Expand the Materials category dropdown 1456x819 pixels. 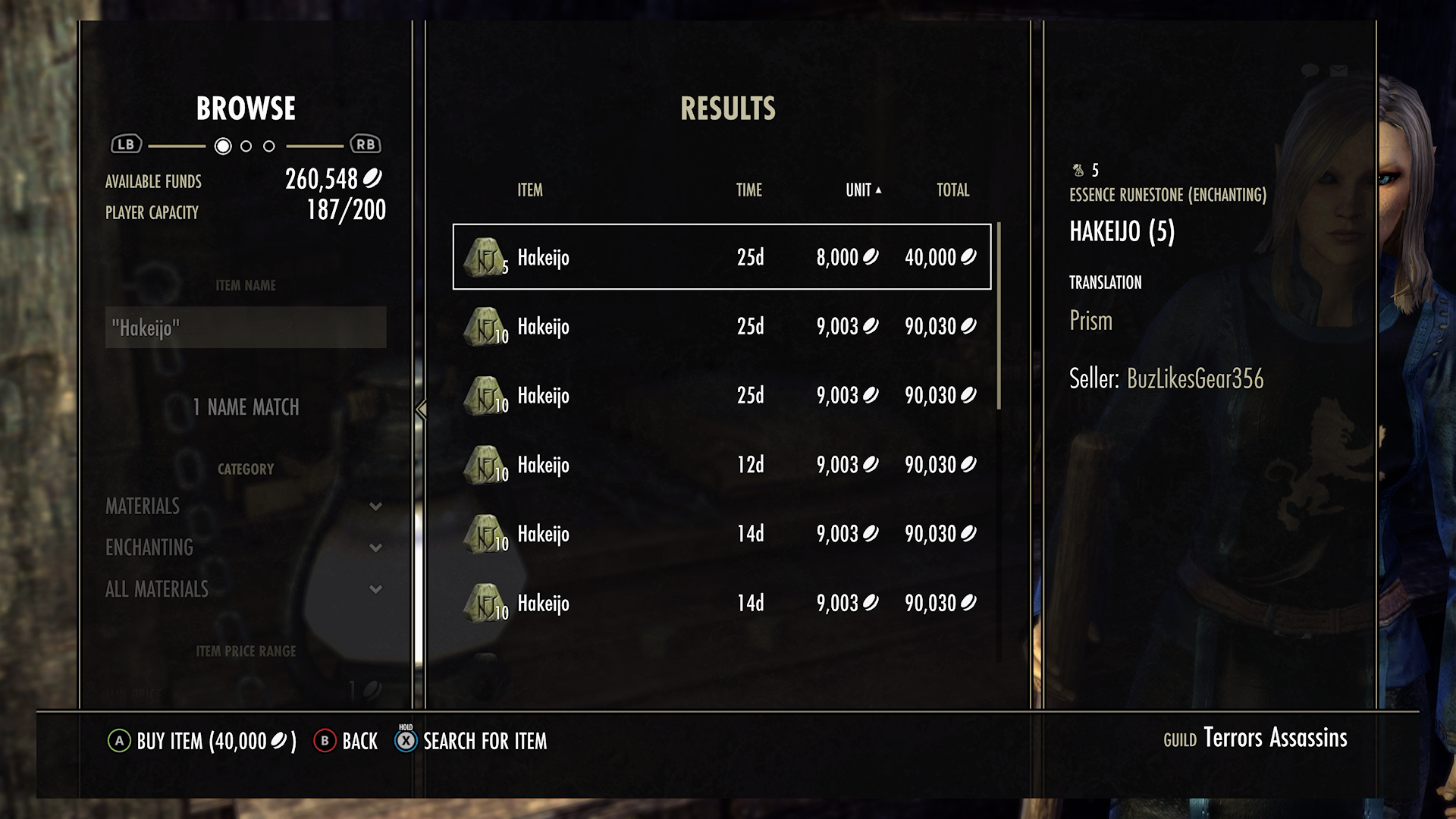coord(374,507)
